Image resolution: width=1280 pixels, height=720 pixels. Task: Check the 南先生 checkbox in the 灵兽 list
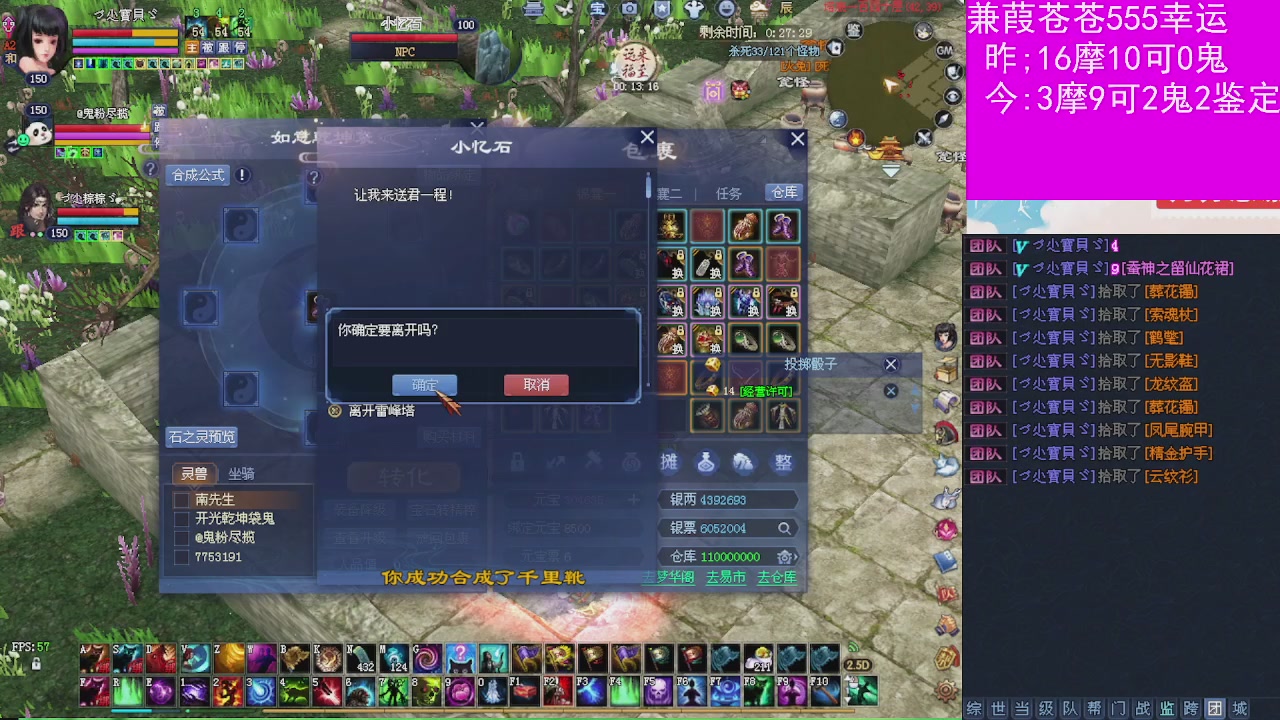(x=182, y=500)
